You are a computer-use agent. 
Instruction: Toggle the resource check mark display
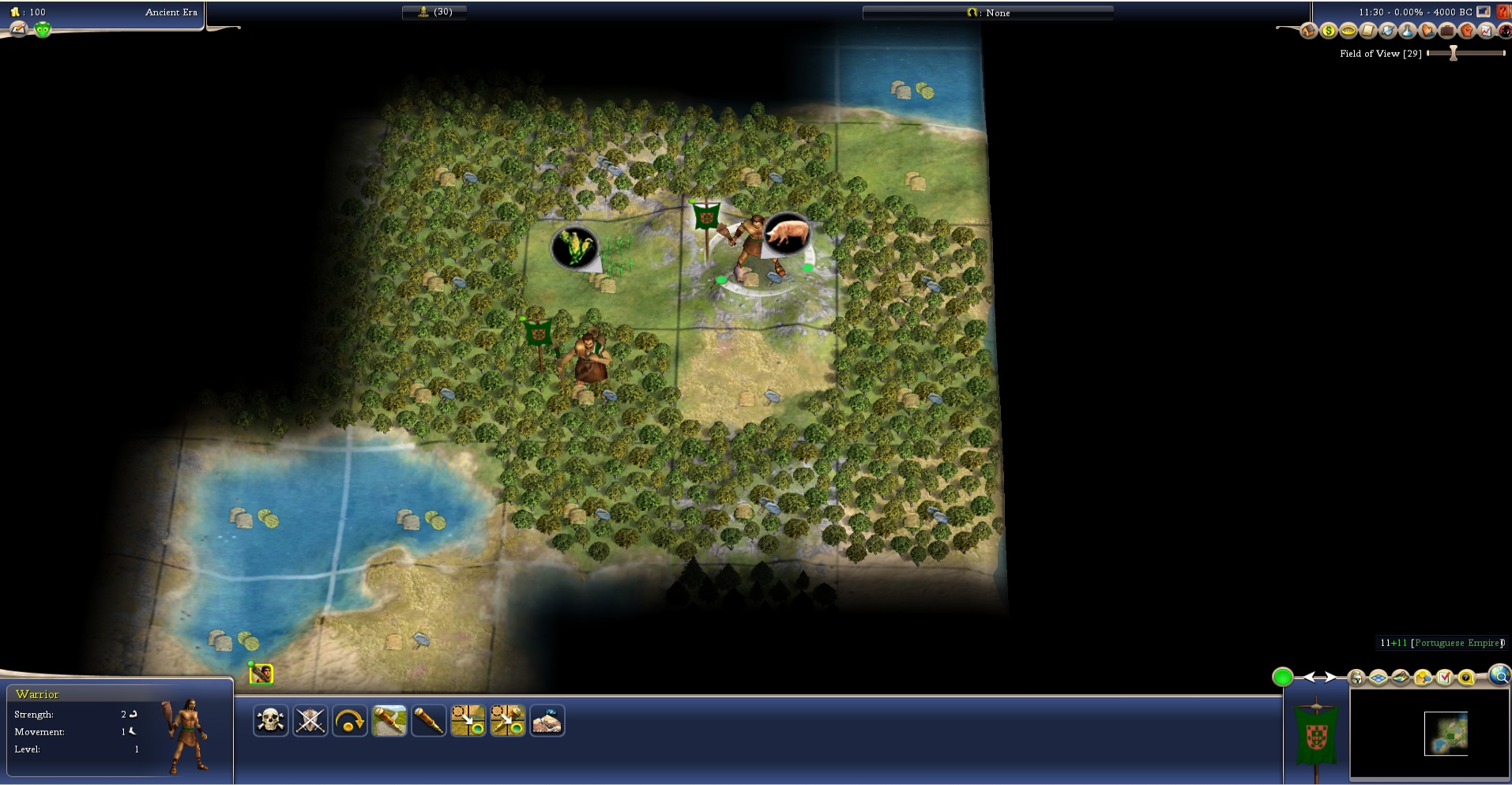(1445, 678)
